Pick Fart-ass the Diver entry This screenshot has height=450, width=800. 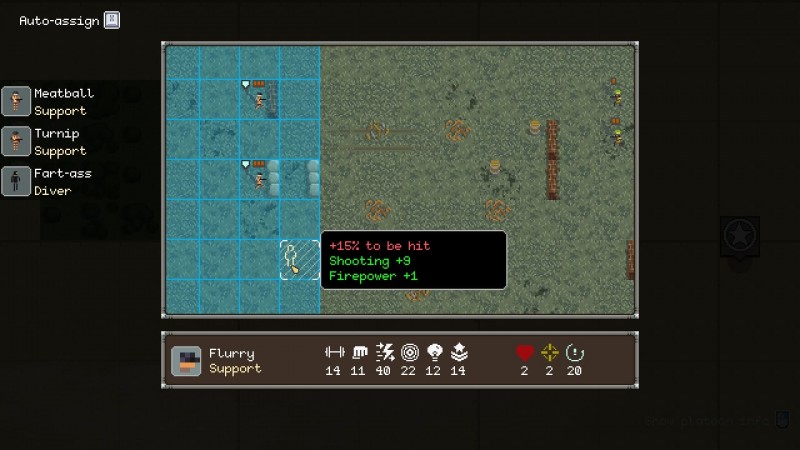point(45,181)
